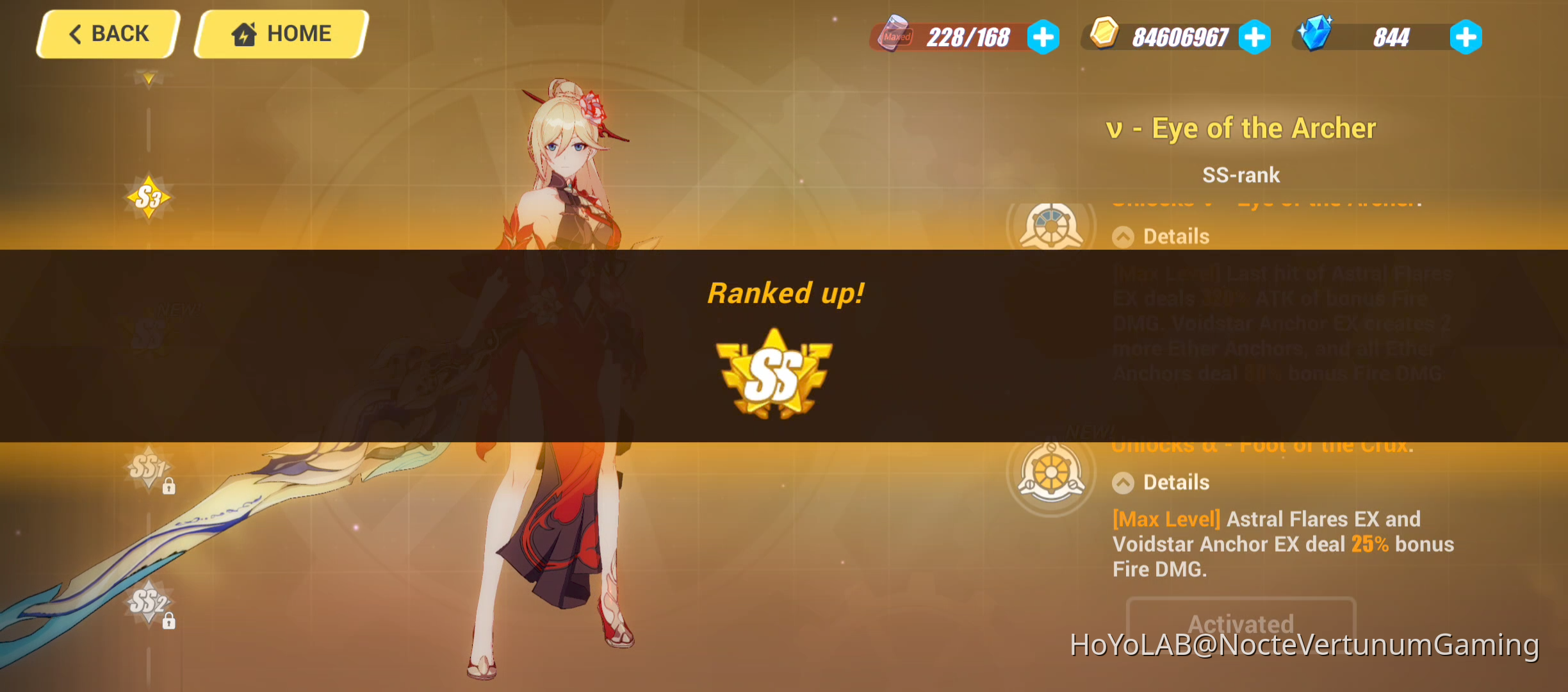
Task: Click the Activated button
Action: tap(1241, 623)
